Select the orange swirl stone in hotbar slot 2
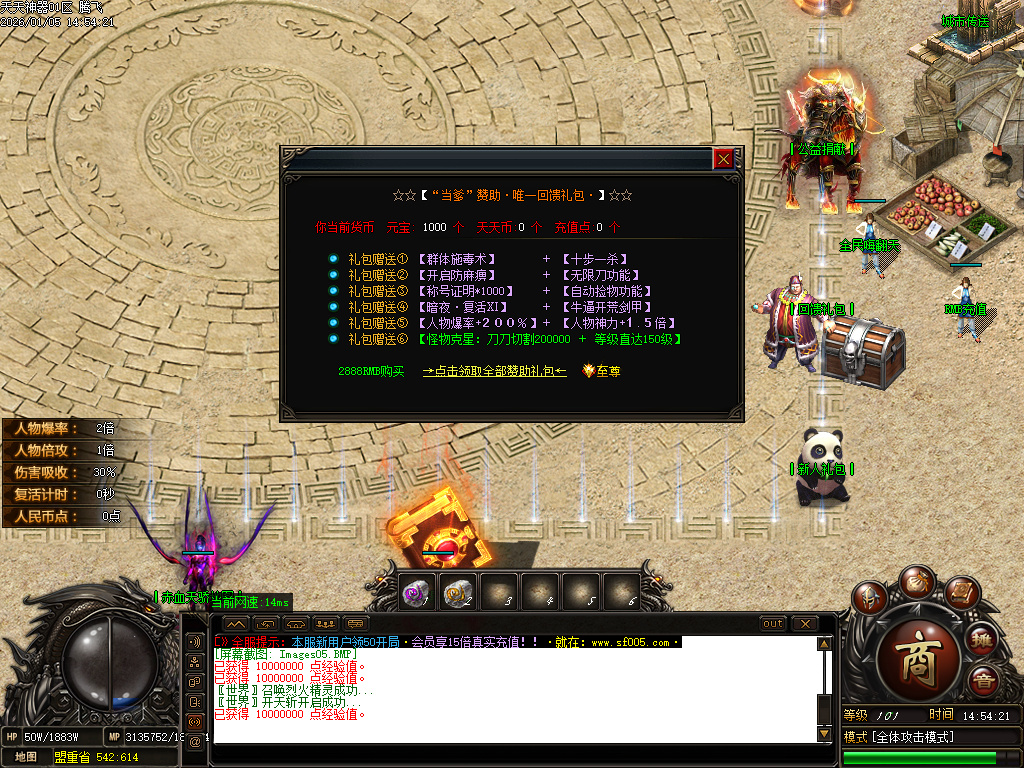 (457, 593)
